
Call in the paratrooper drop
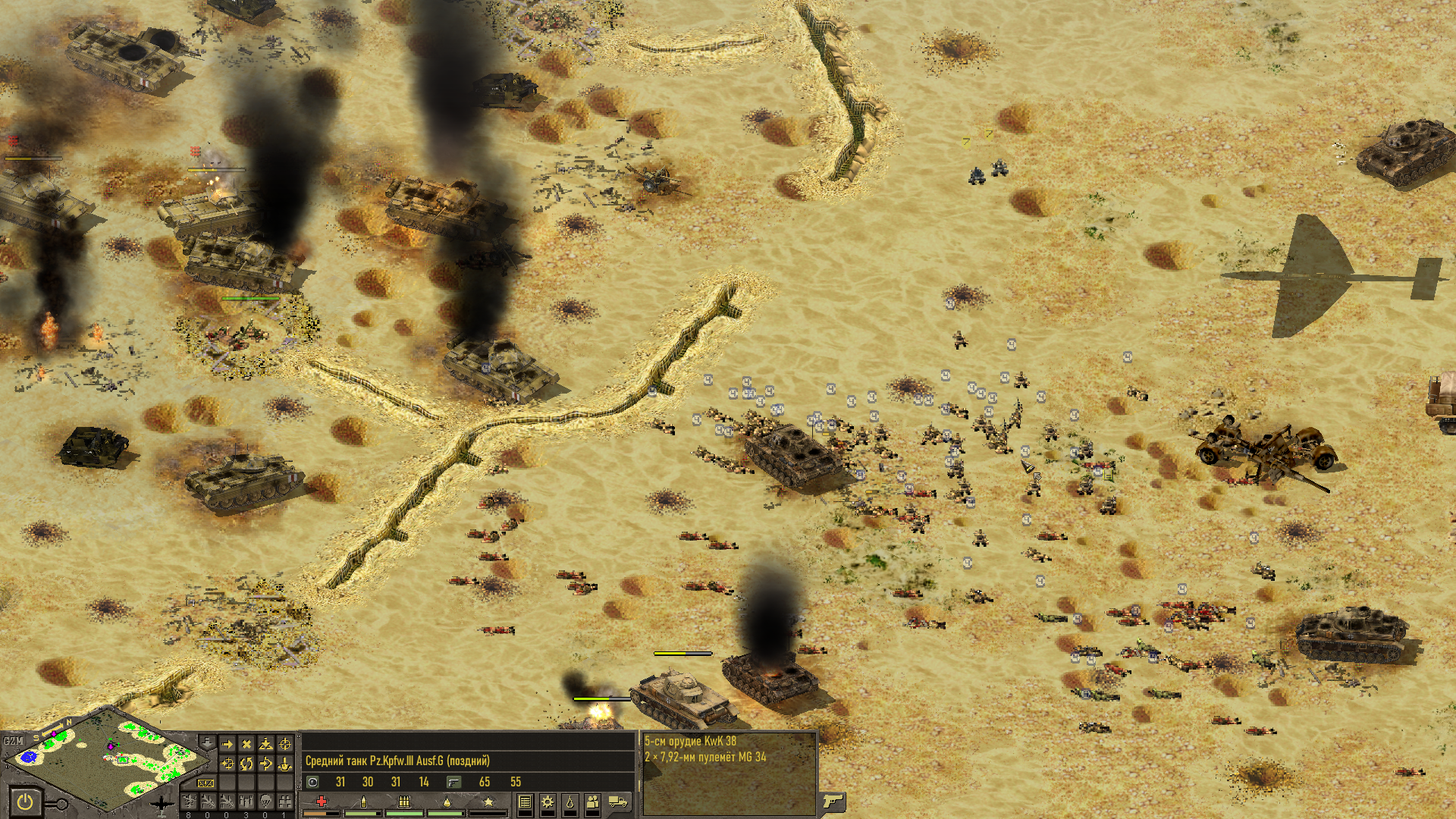click(265, 802)
